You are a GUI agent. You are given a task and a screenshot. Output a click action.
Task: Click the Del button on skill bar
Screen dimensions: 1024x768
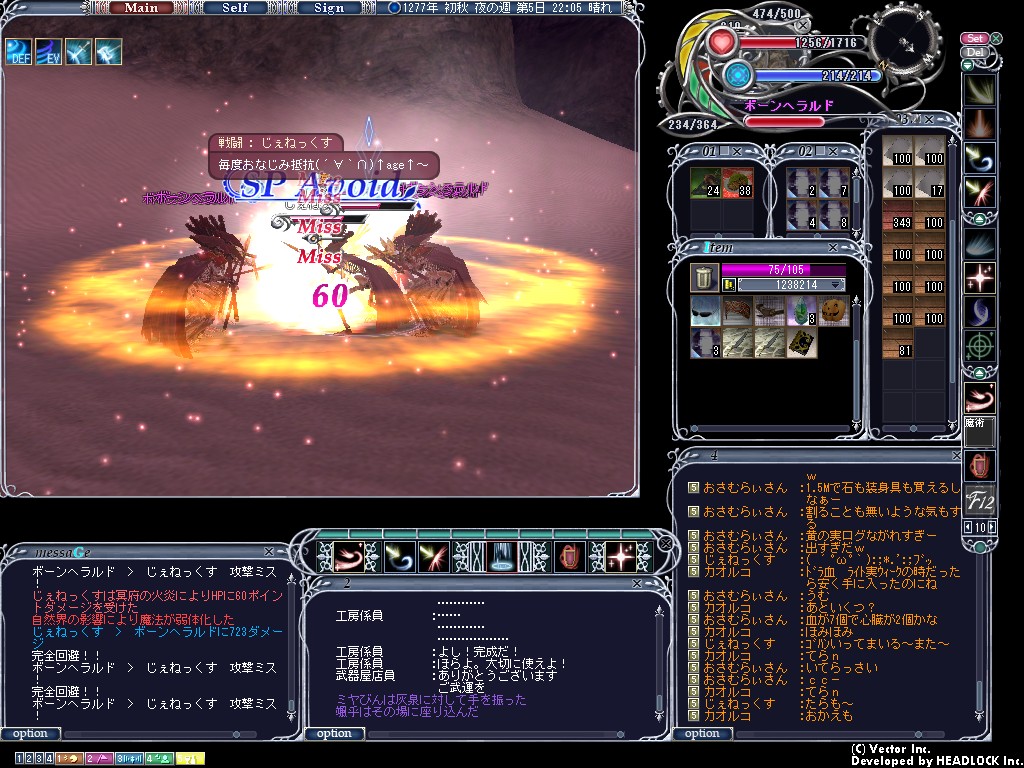point(974,52)
